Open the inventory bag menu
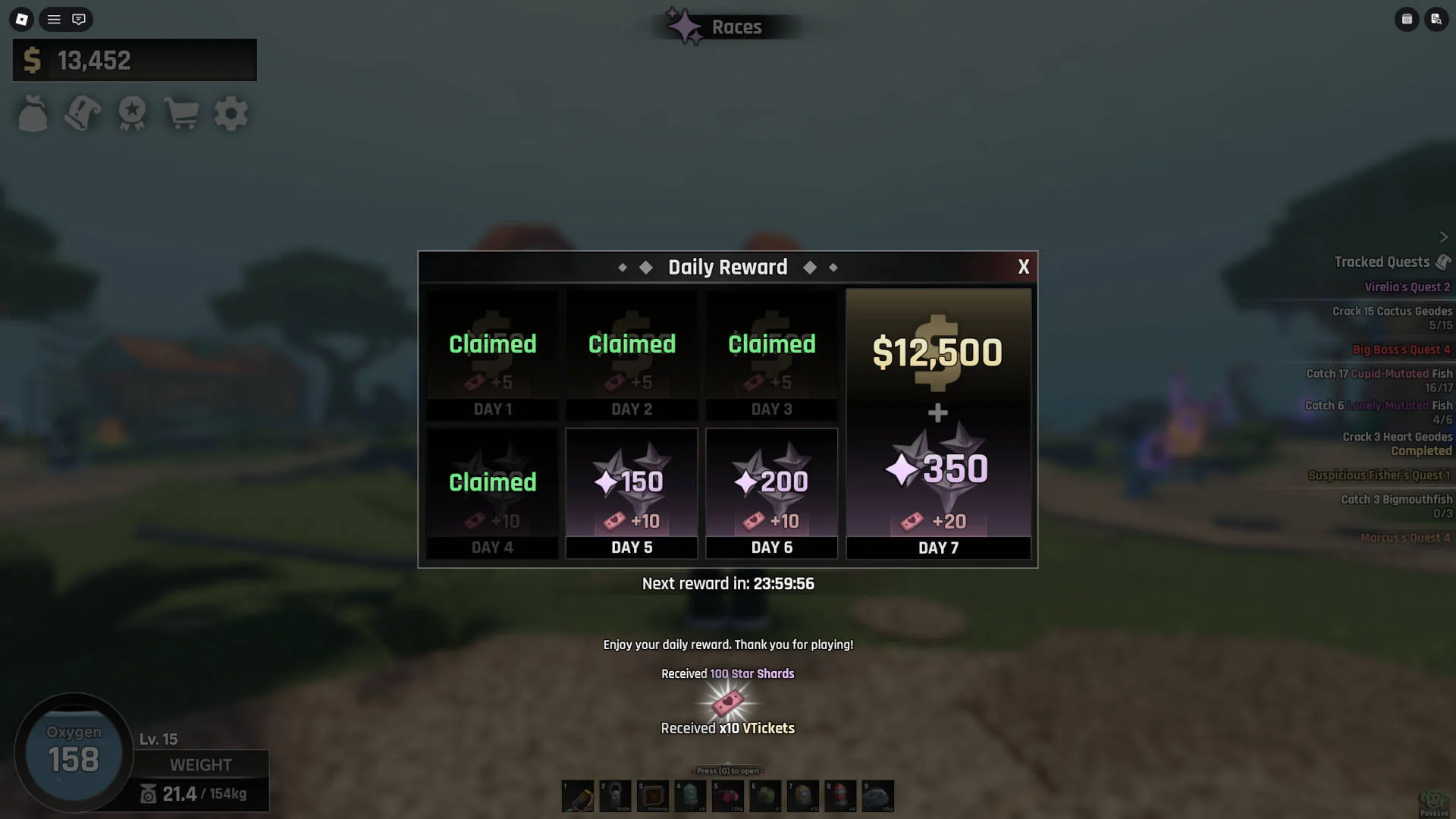 pyautogui.click(x=33, y=113)
